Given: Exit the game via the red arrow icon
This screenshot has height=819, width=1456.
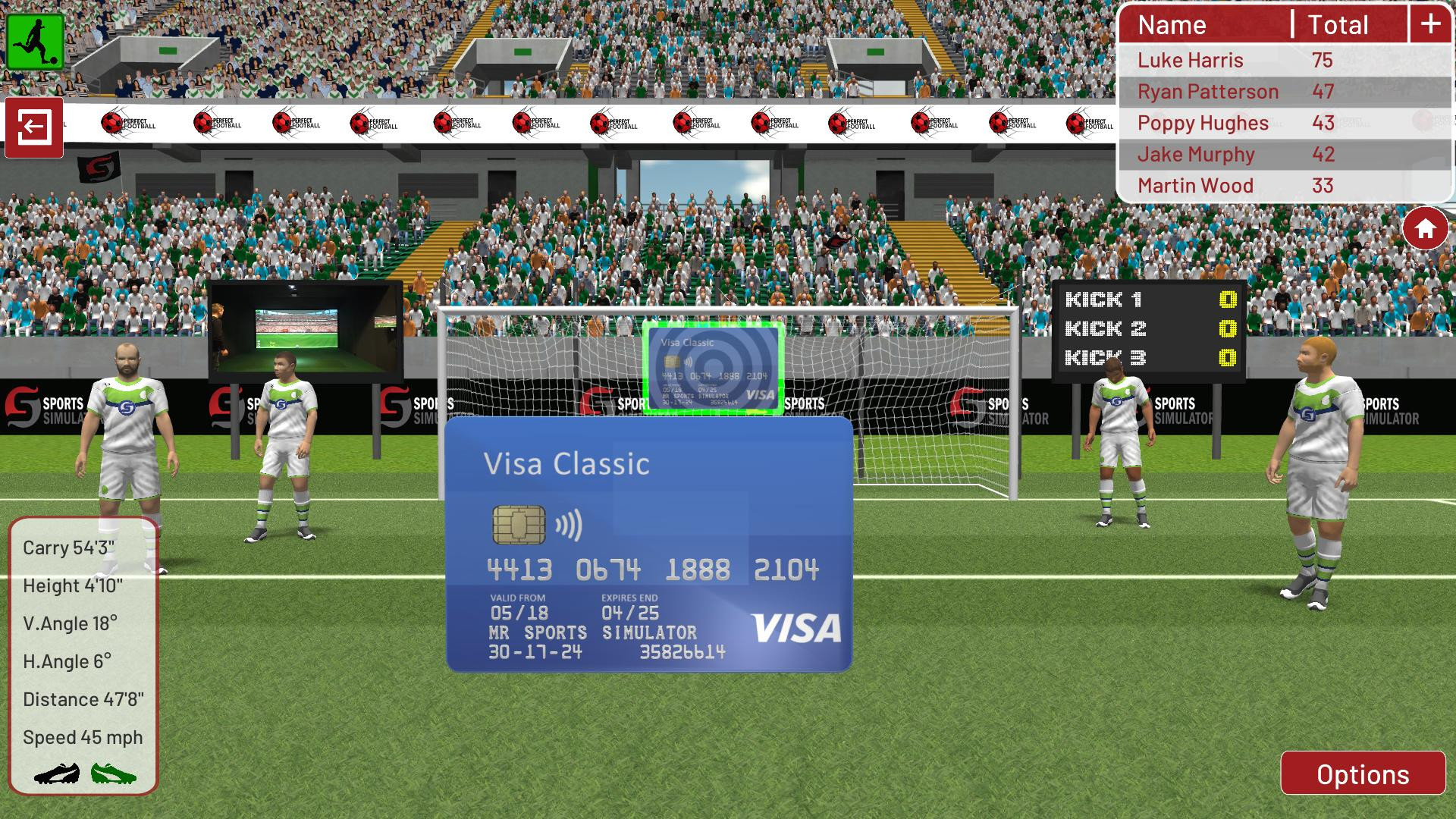Looking at the screenshot, I should point(33,126).
